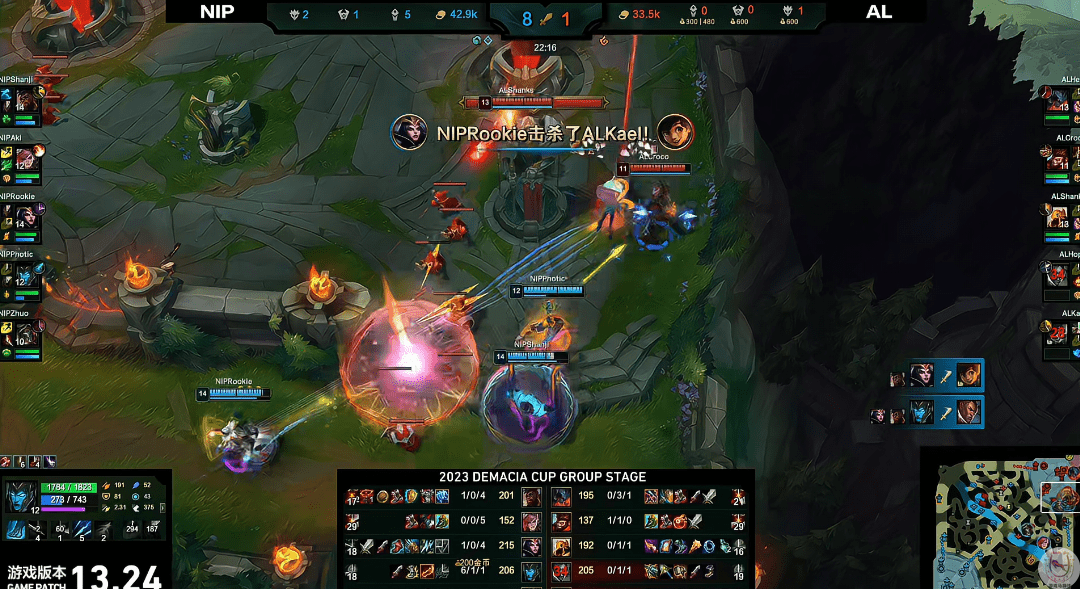Click NIPZhuo's portrait in the team list
The width and height of the screenshot is (1080, 589).
tap(26, 334)
